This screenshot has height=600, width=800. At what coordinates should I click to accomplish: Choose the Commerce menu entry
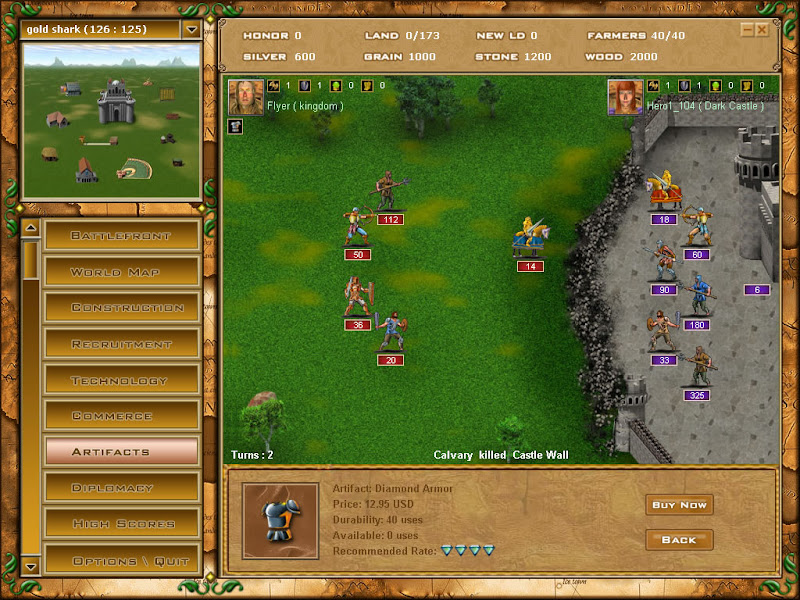pyautogui.click(x=121, y=416)
